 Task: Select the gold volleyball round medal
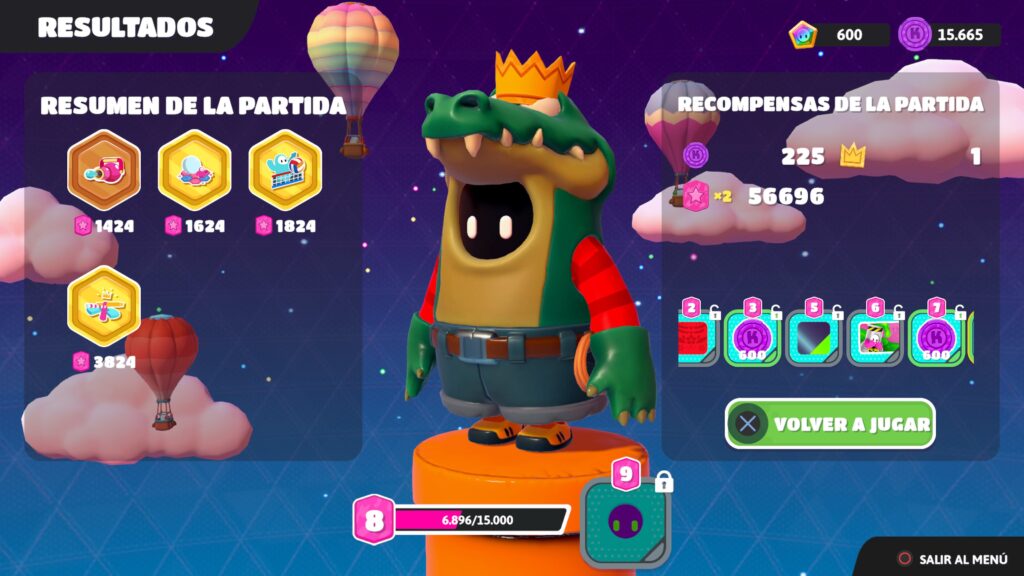[x=285, y=169]
